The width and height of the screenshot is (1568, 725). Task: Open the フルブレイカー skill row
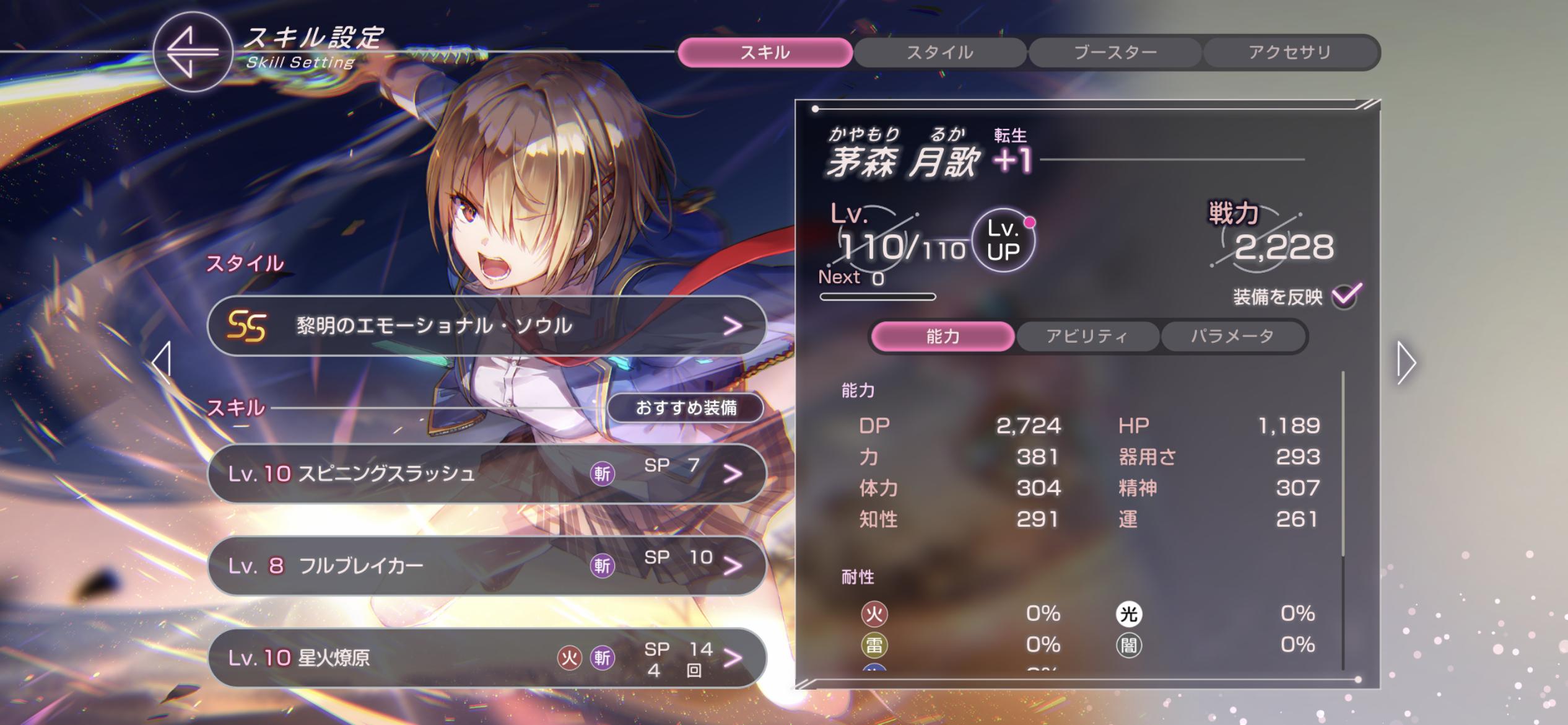(487, 565)
